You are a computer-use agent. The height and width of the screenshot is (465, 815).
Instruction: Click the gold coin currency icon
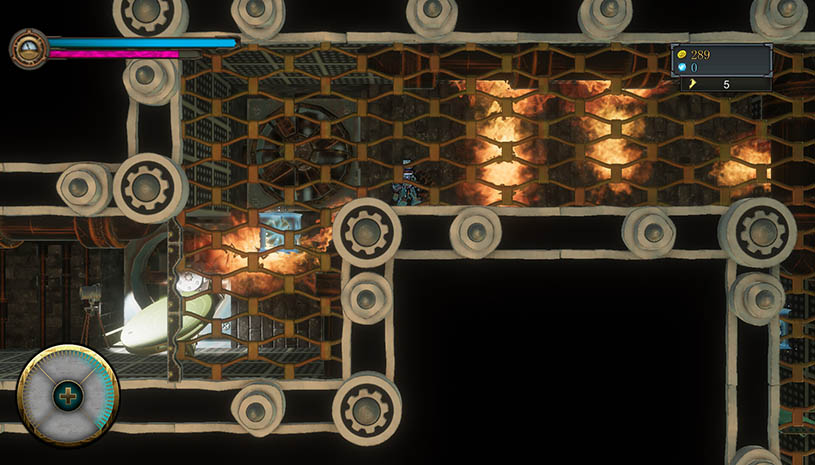click(682, 54)
